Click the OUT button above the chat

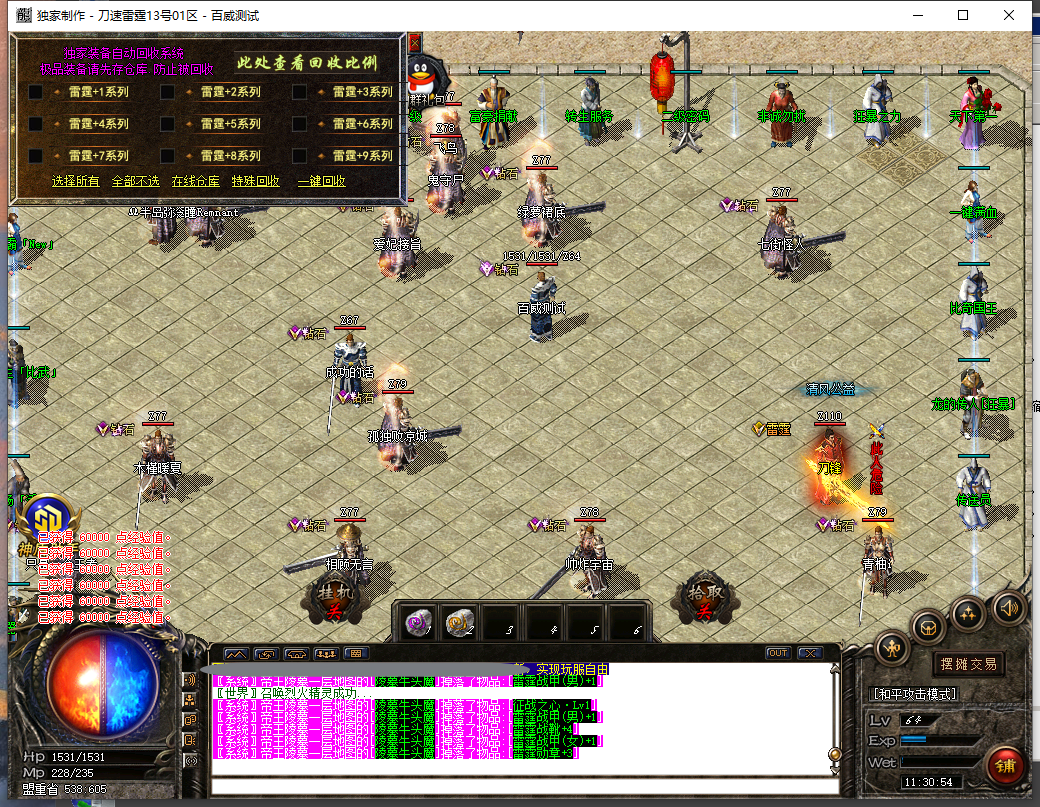[x=778, y=653]
